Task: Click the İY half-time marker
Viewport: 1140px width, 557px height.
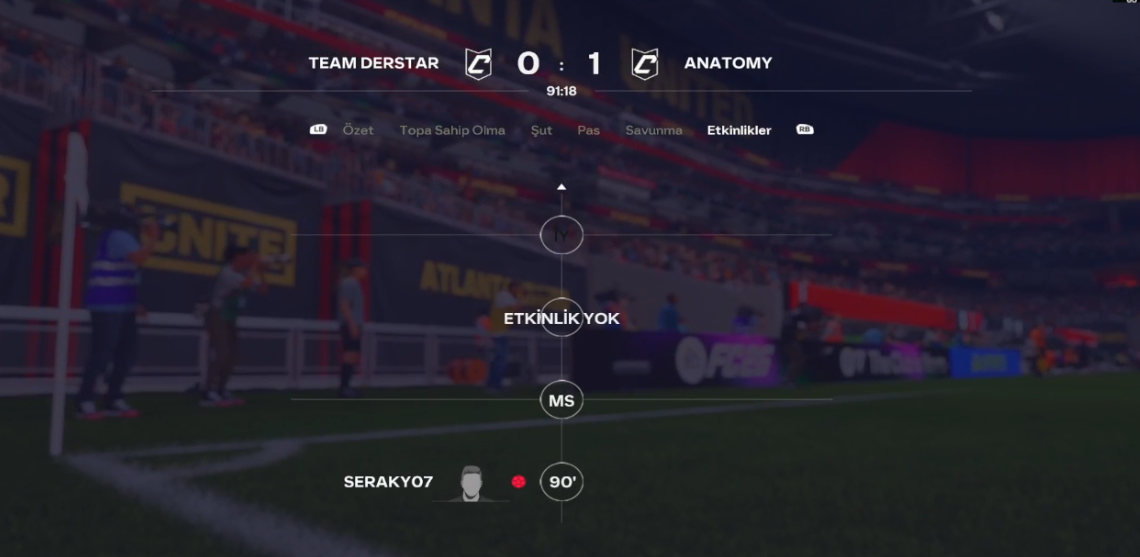Action: (x=561, y=235)
